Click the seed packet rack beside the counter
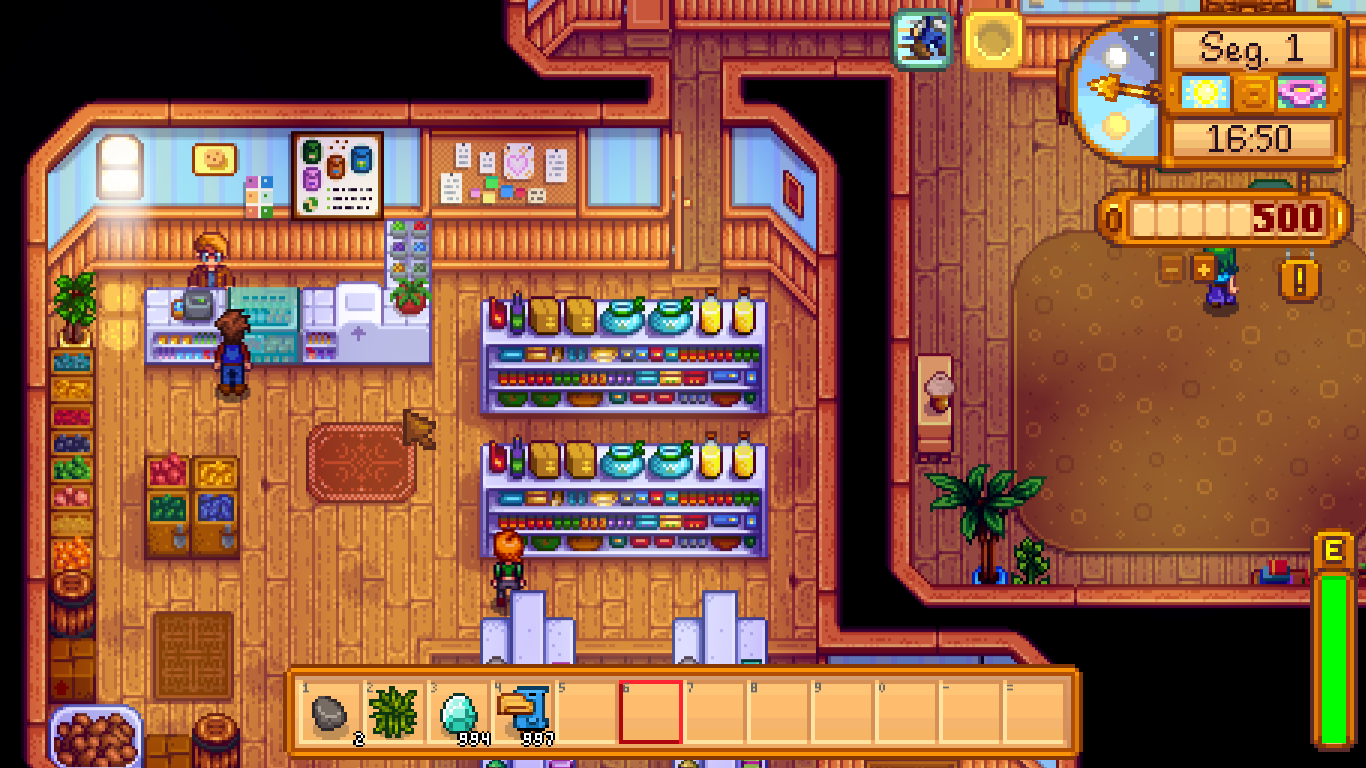Image resolution: width=1366 pixels, height=768 pixels. tap(409, 251)
